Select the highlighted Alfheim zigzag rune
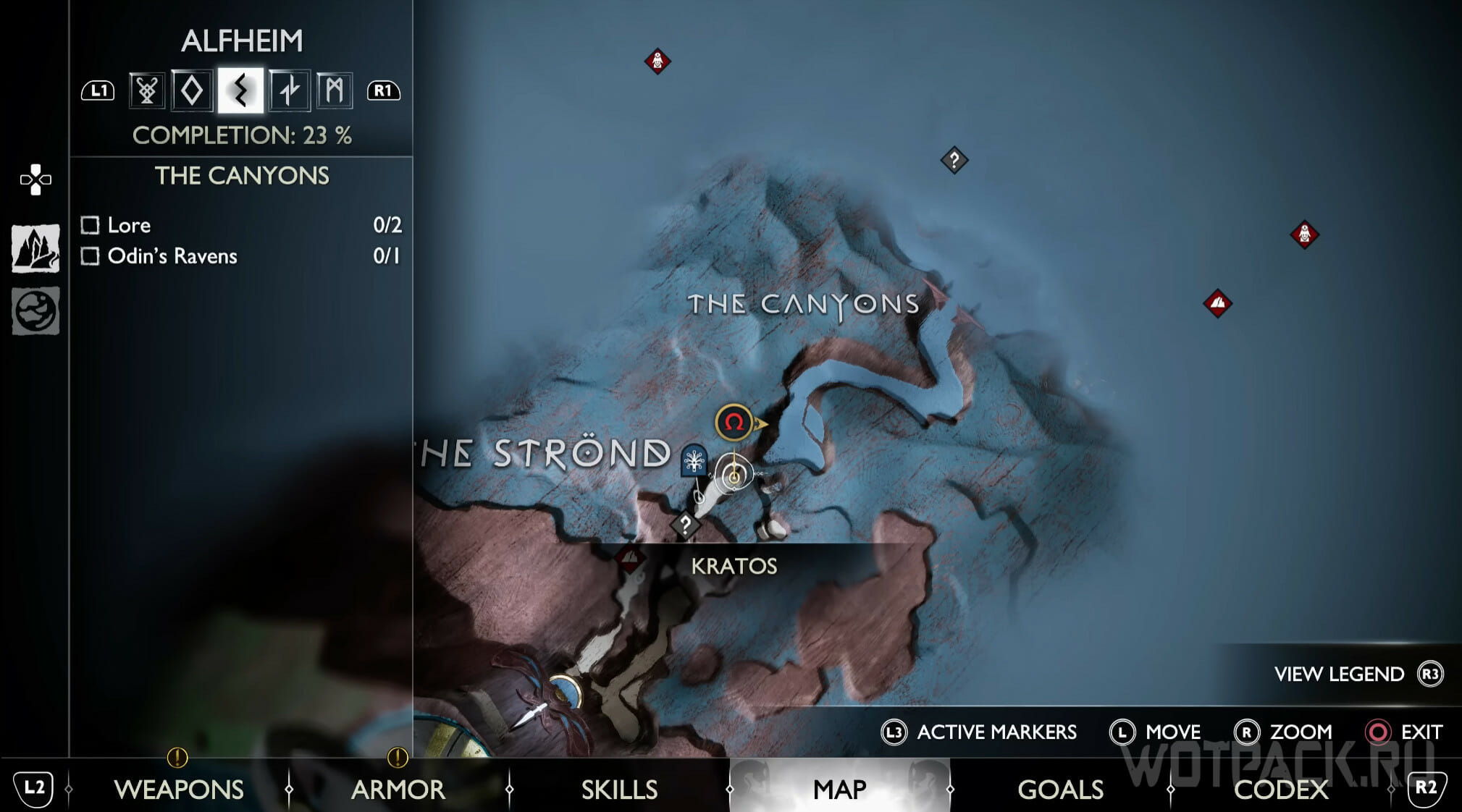 click(x=240, y=91)
